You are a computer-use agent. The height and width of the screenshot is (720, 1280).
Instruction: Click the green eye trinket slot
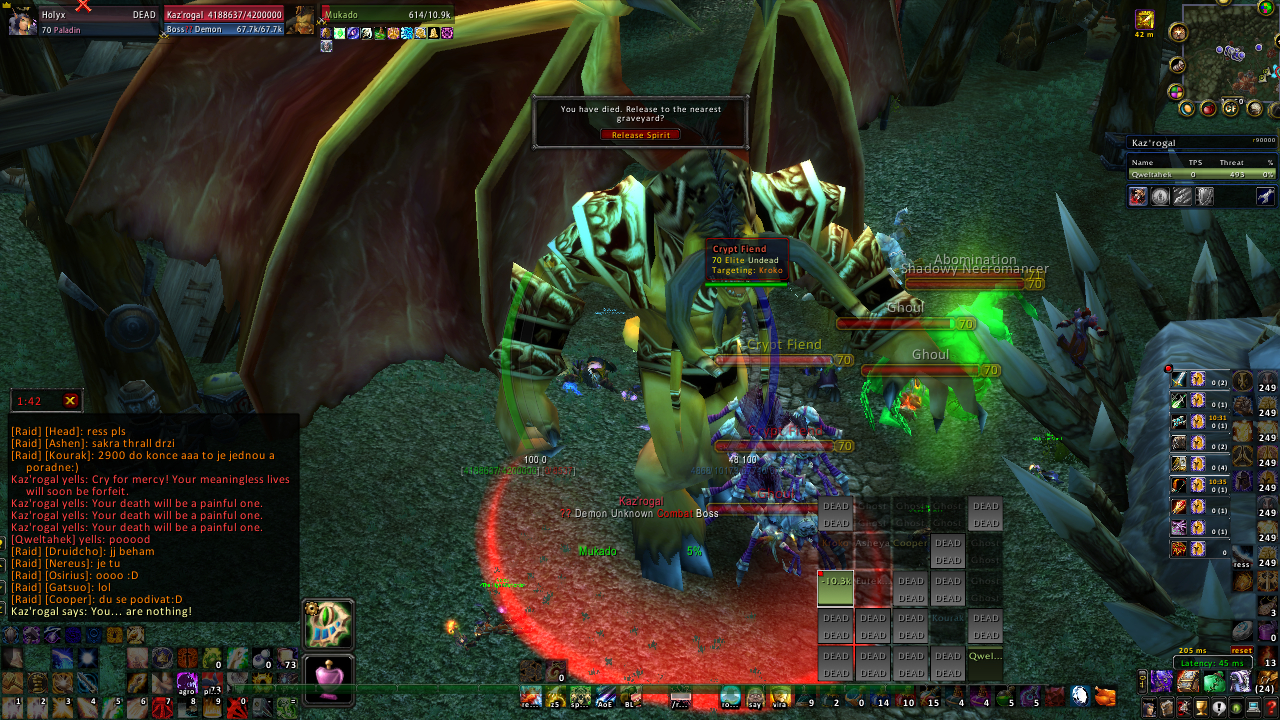click(x=328, y=624)
